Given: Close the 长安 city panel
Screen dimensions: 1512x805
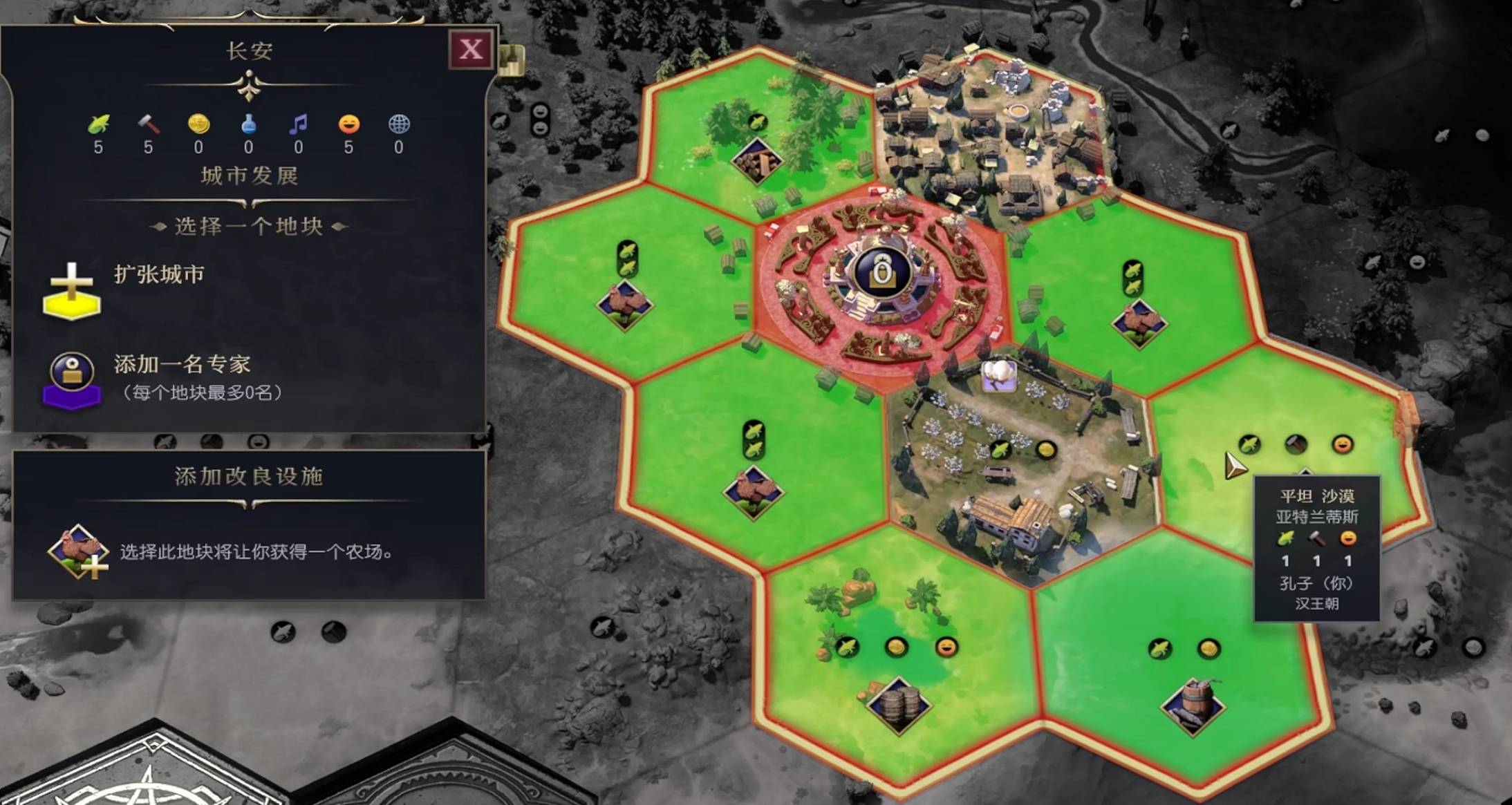Looking at the screenshot, I should click(x=471, y=49).
